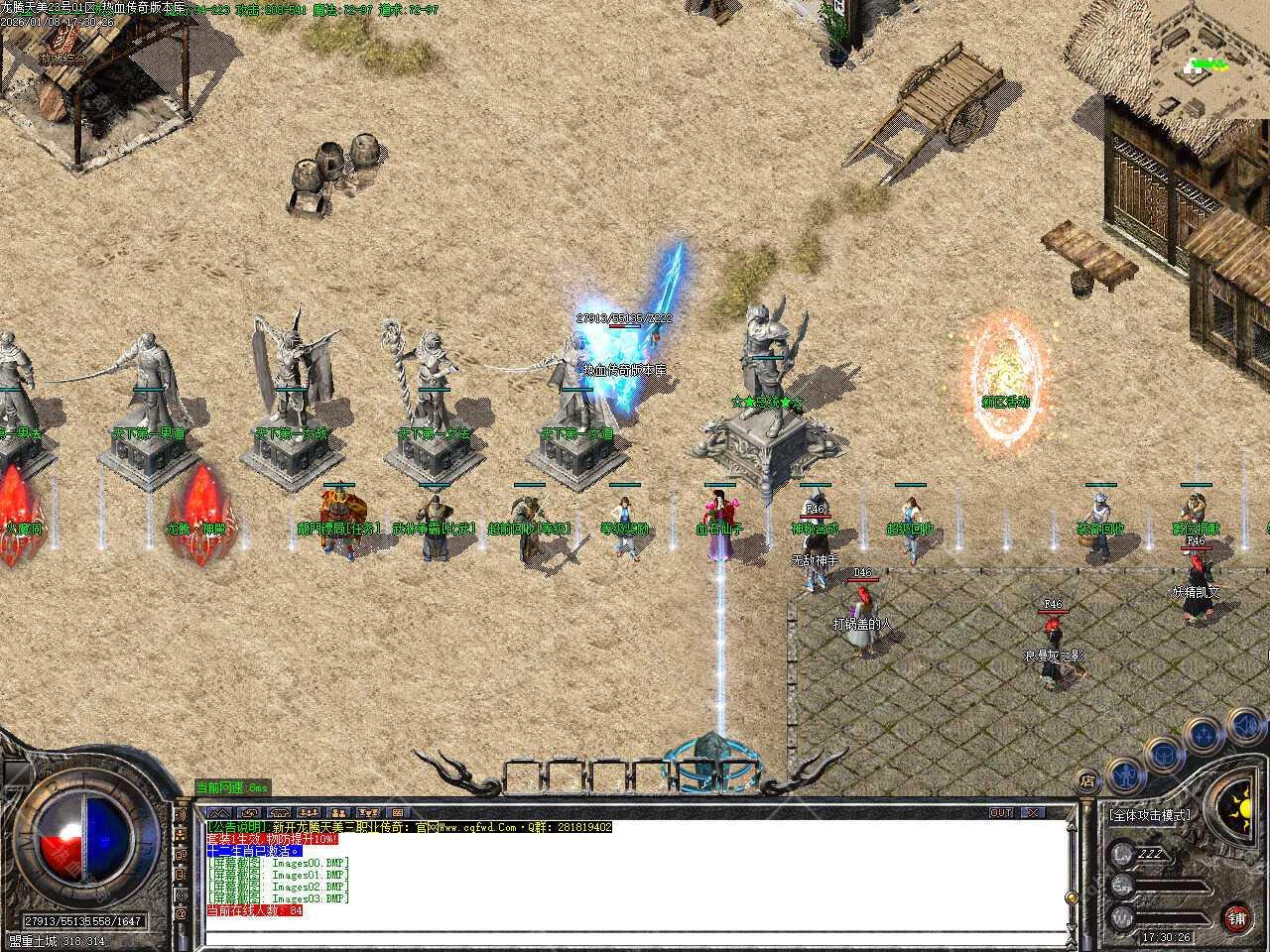Image resolution: width=1270 pixels, height=952 pixels.
Task: Switch the 全体攻击模式 attack mode label
Action: click(x=1149, y=815)
